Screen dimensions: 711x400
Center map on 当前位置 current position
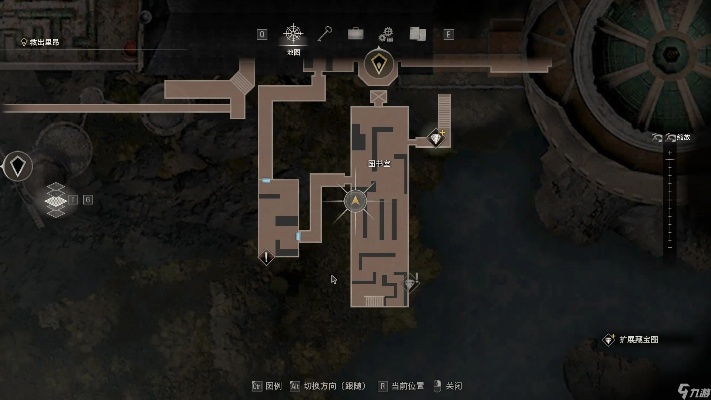click(x=407, y=385)
